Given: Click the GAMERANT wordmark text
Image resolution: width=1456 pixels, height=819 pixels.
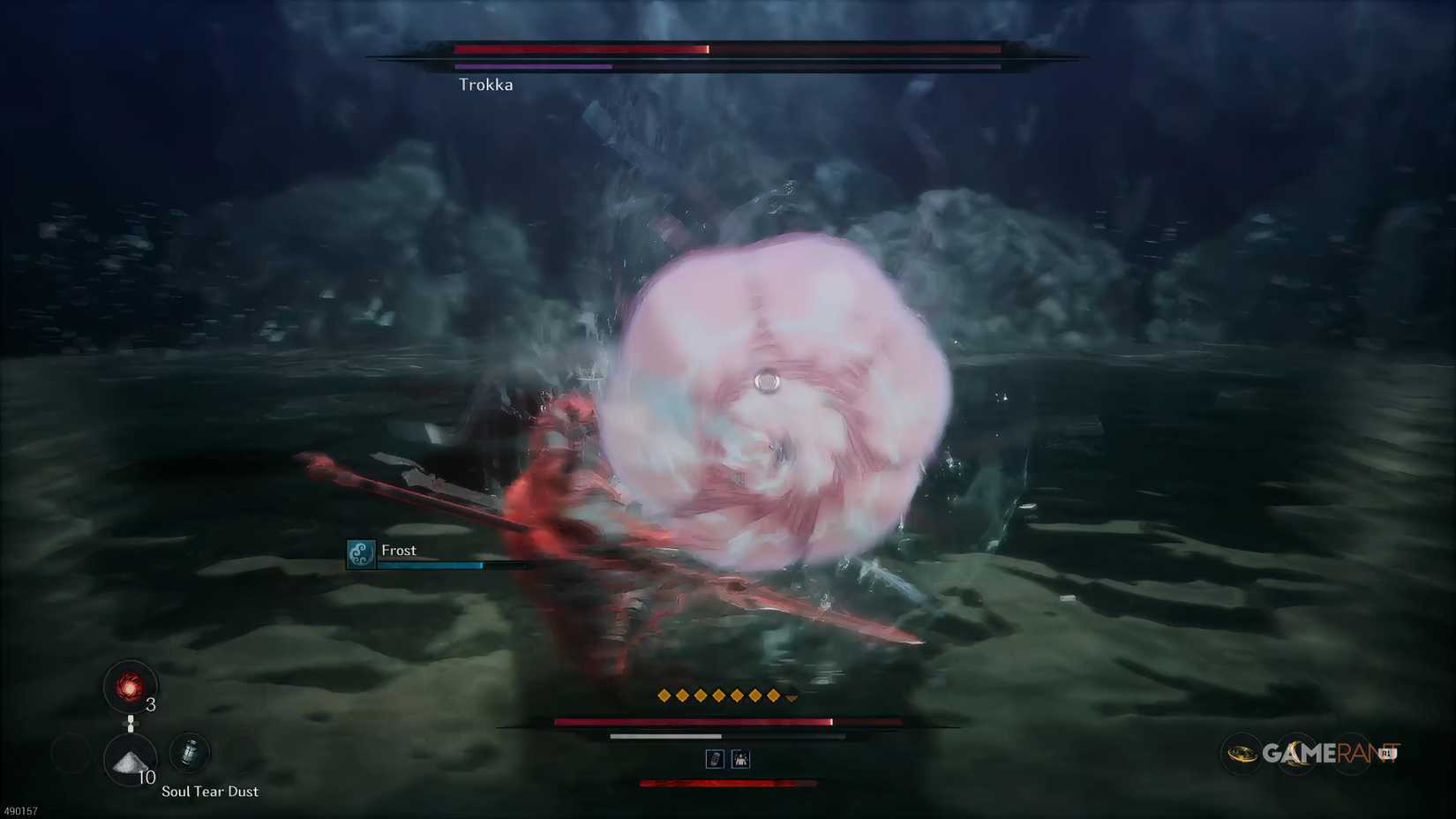Looking at the screenshot, I should coord(1328,754).
